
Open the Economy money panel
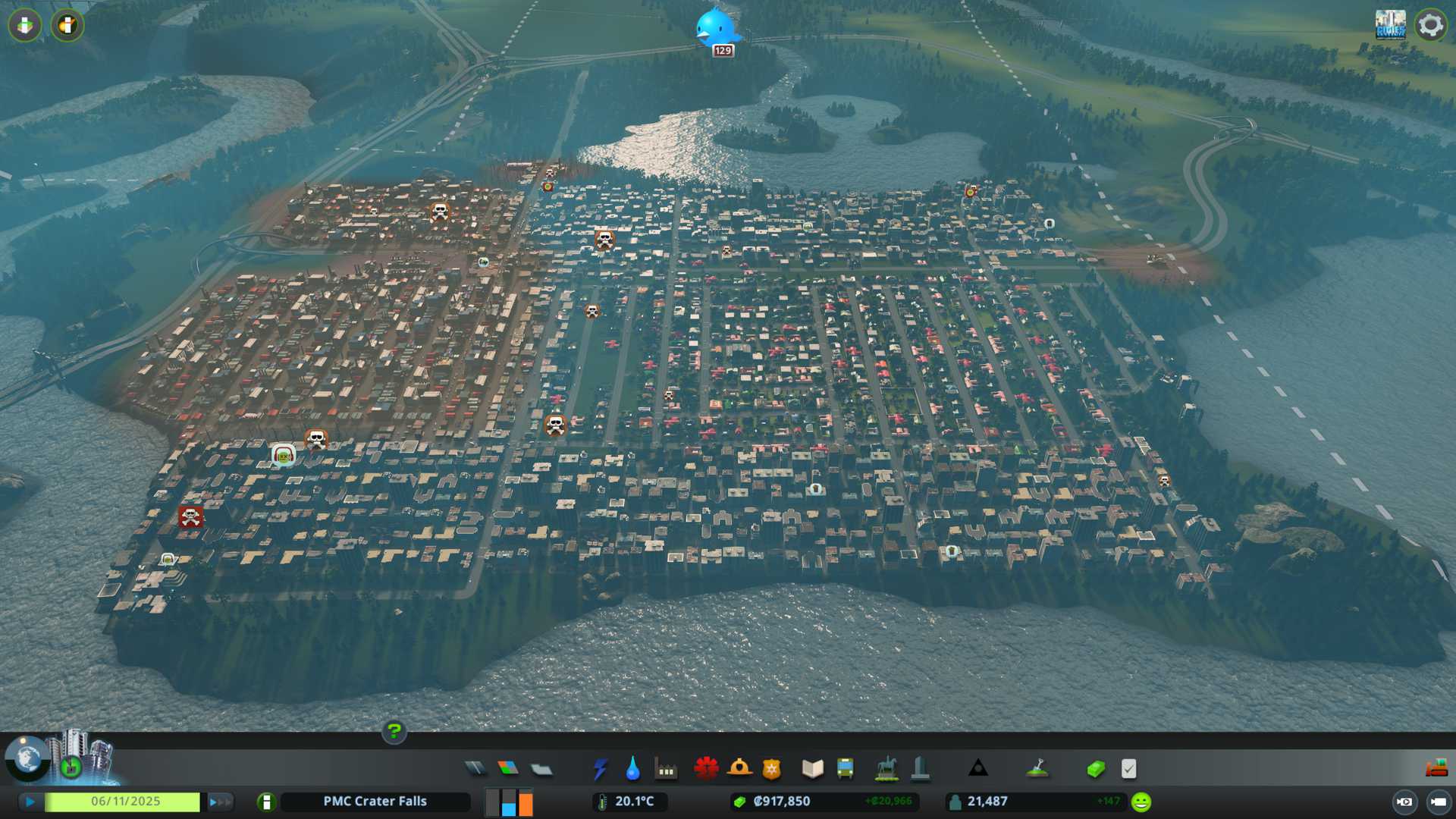click(1096, 769)
